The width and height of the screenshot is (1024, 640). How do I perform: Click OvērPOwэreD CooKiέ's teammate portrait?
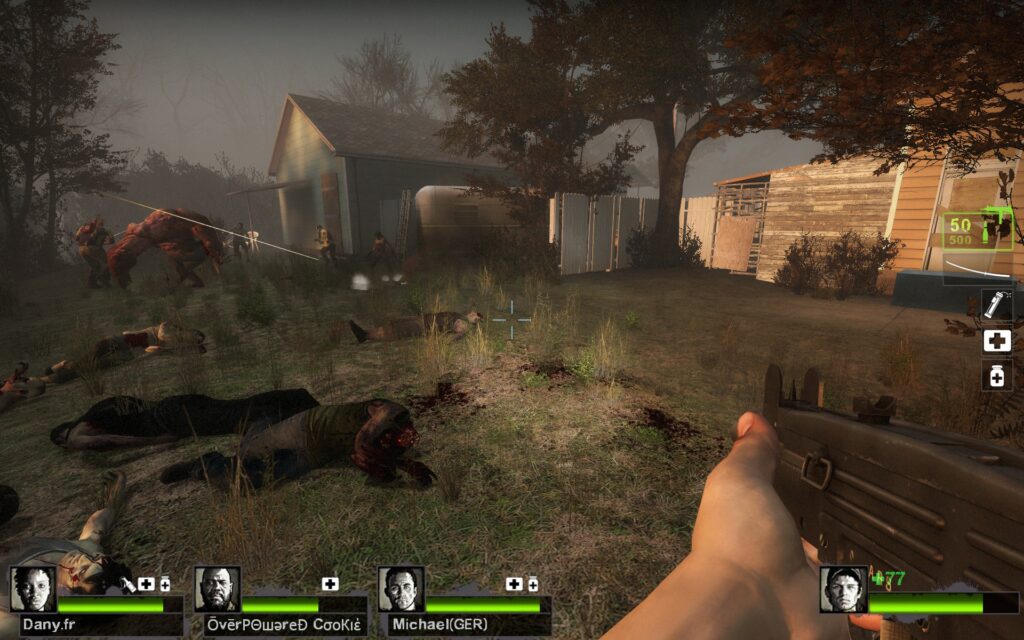click(217, 589)
